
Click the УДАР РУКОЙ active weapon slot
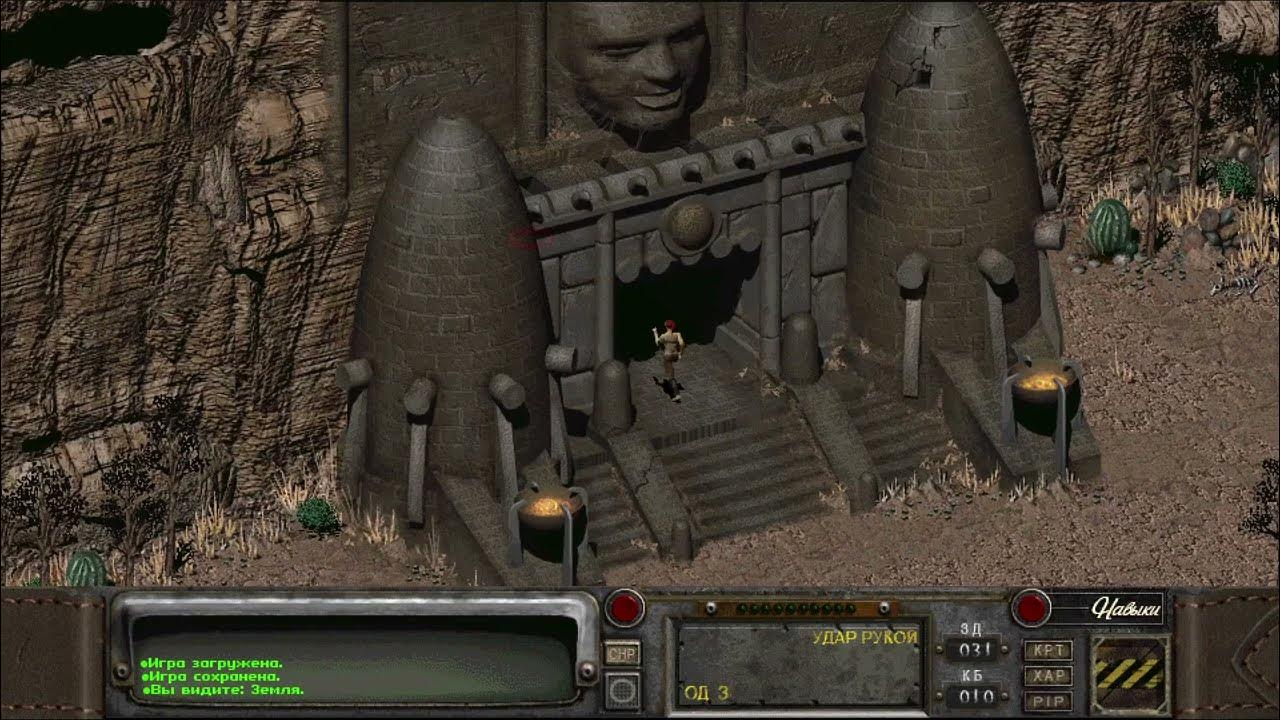[x=798, y=664]
